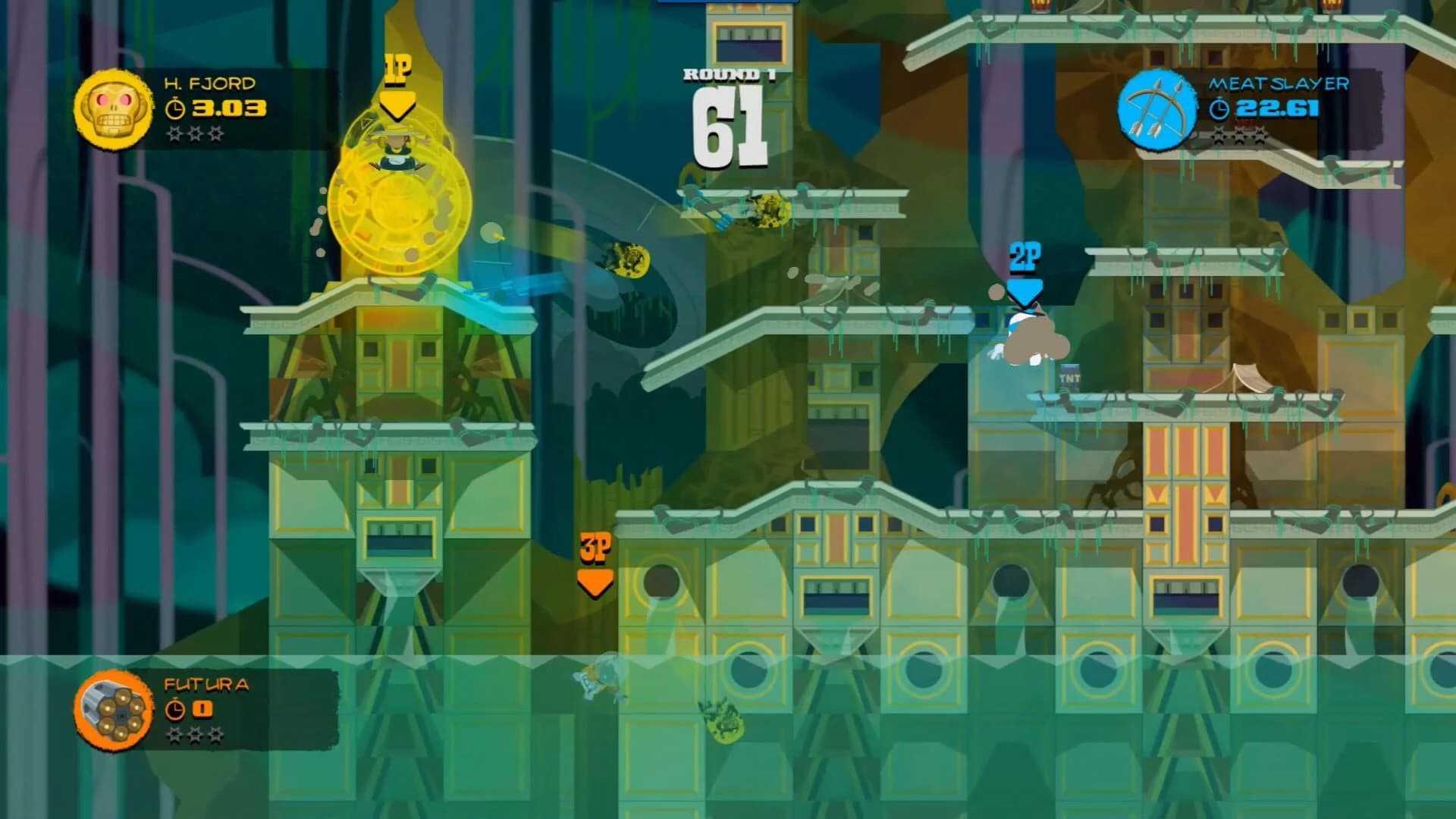Click the H. FJORD name text
This screenshot has height=819, width=1456.
point(209,83)
